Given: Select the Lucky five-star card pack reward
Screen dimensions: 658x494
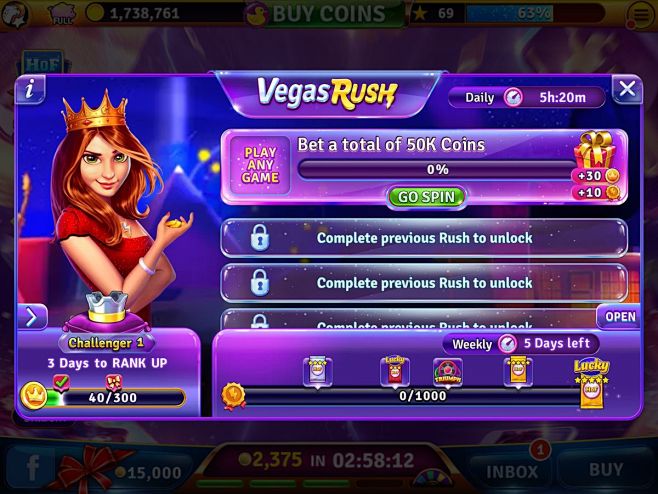Looking at the screenshot, I should pyautogui.click(x=591, y=383).
